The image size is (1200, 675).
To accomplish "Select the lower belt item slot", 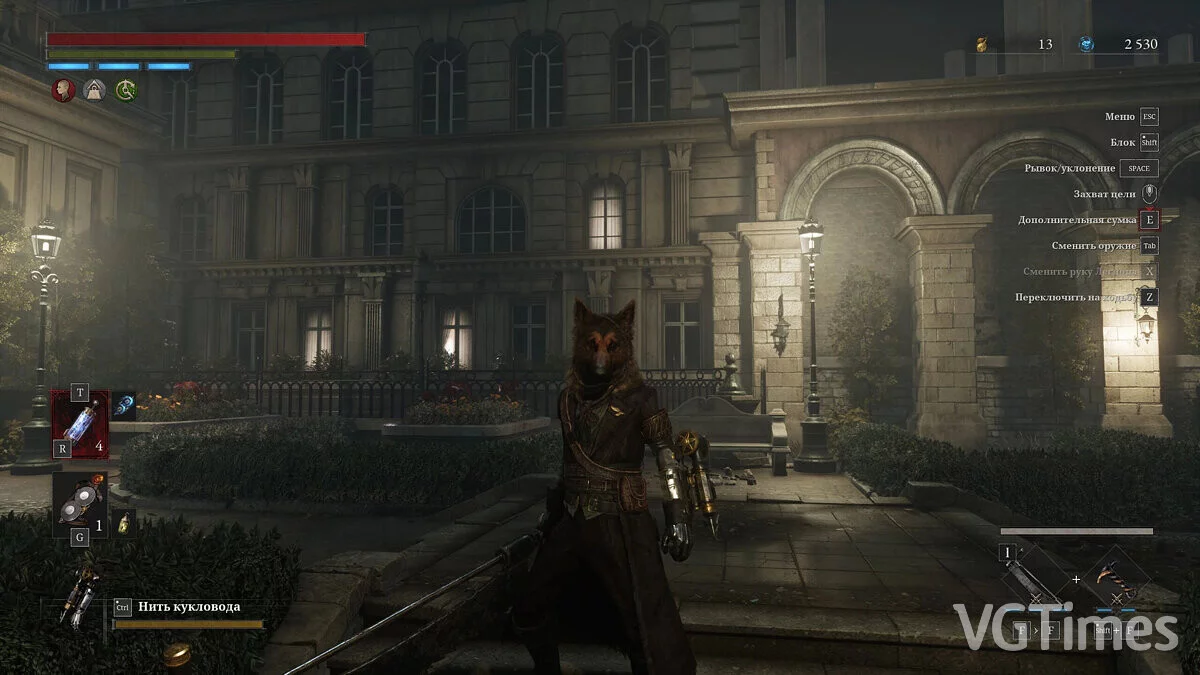I will [x=80, y=505].
